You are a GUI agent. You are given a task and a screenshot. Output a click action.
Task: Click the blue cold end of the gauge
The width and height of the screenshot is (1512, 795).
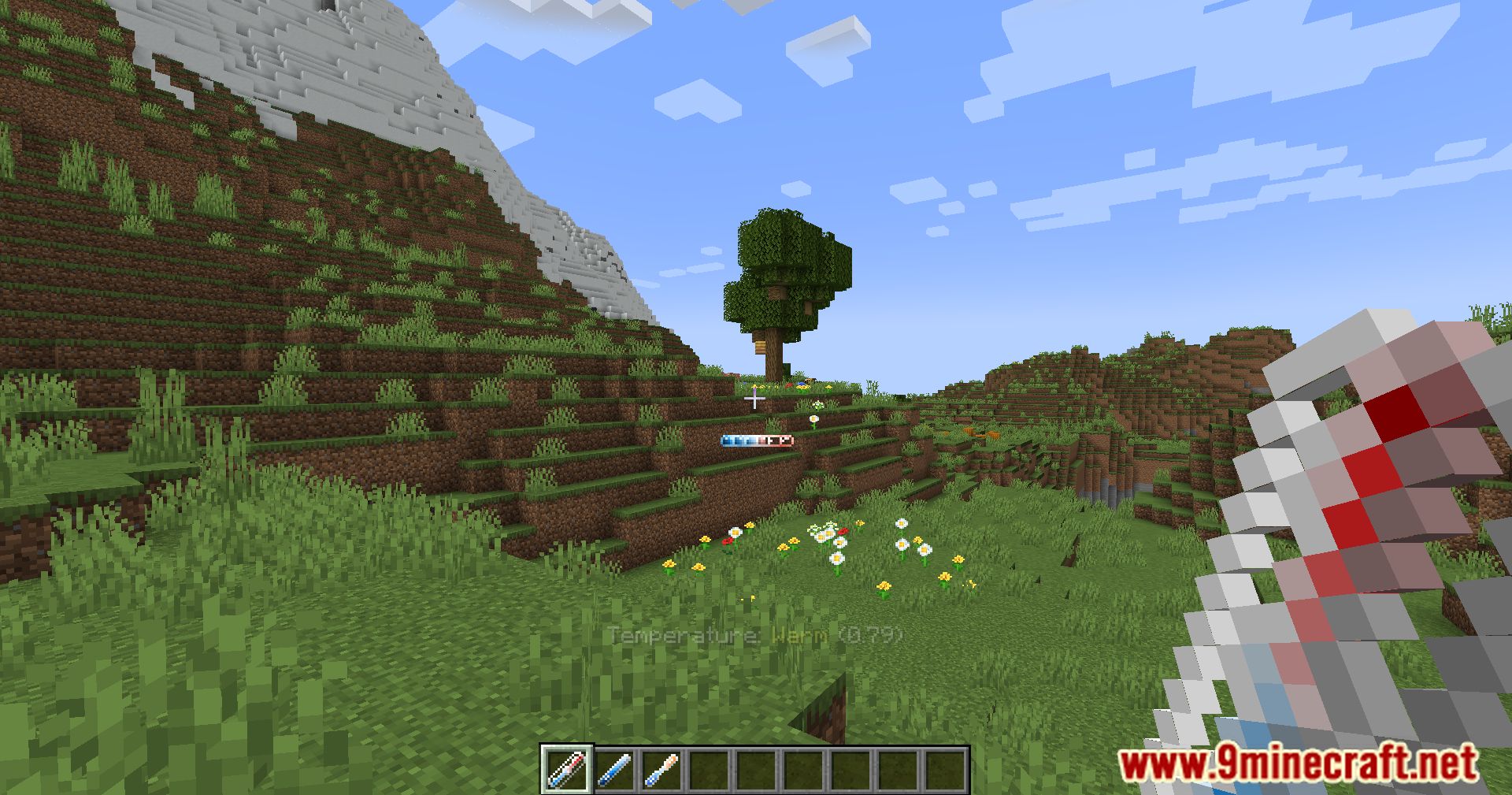[724, 442]
